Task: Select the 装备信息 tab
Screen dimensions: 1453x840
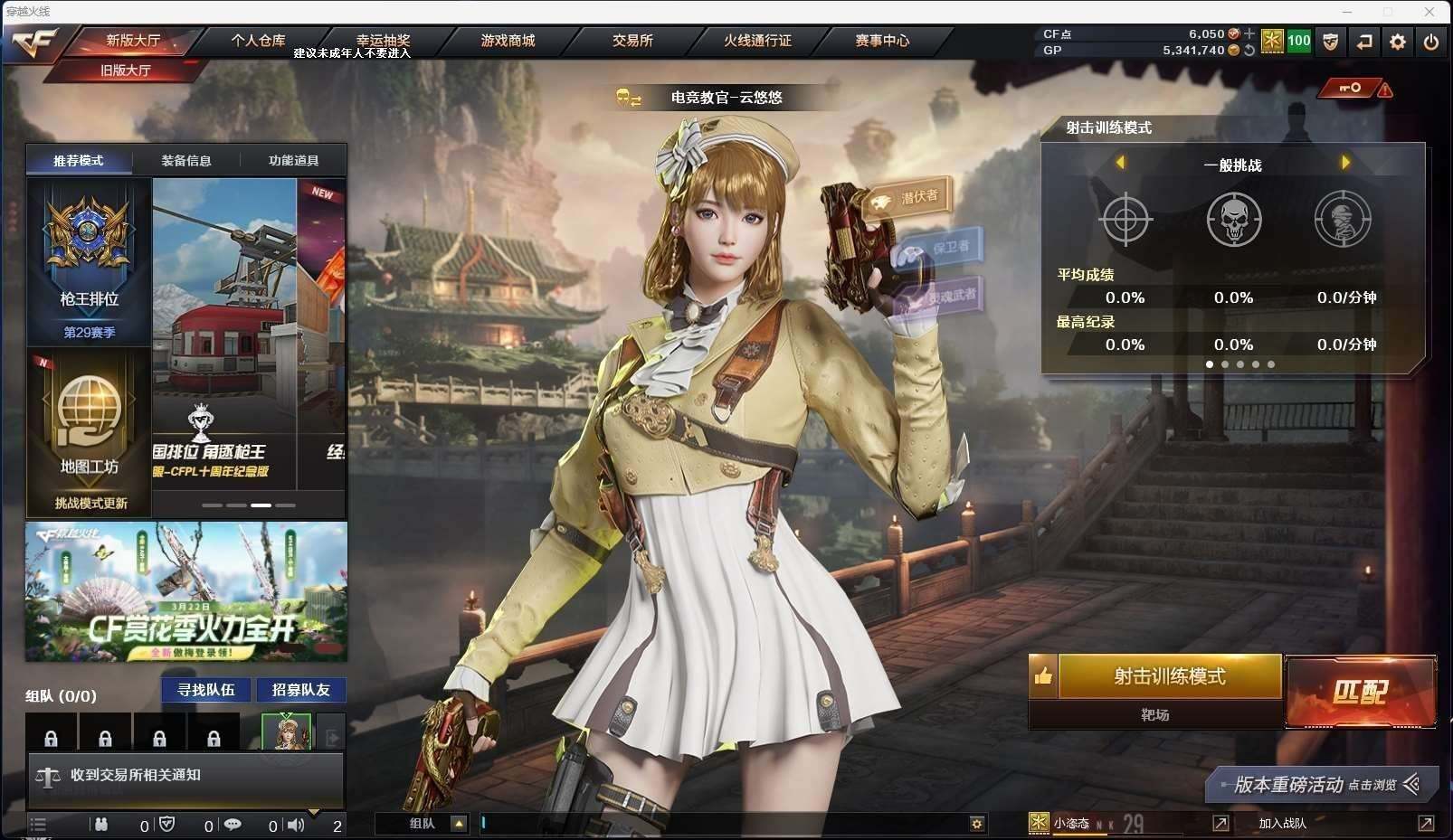Action: click(x=186, y=161)
